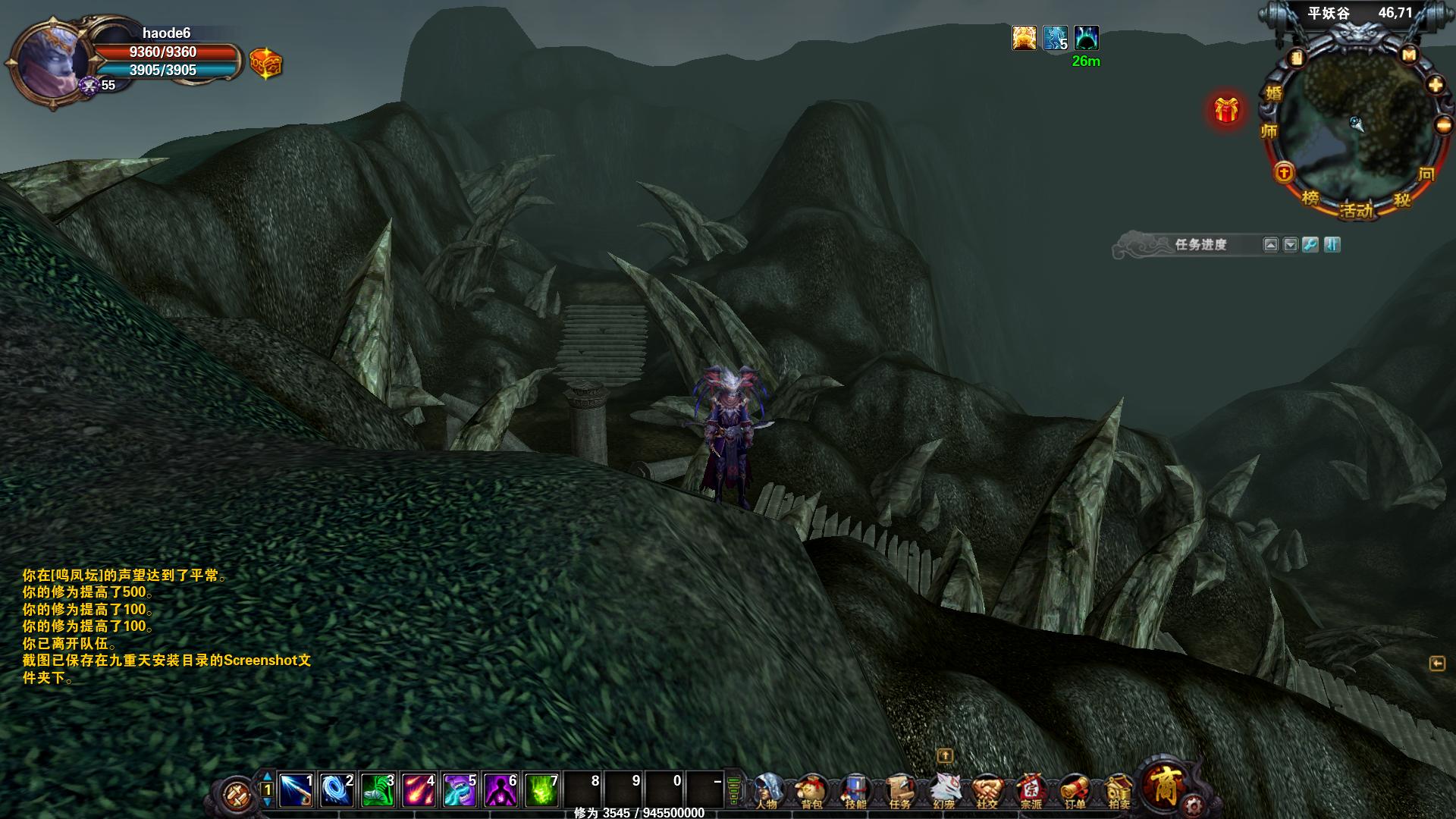Use the fire meteor skill in slot 4
The height and width of the screenshot is (819, 1456).
[419, 790]
